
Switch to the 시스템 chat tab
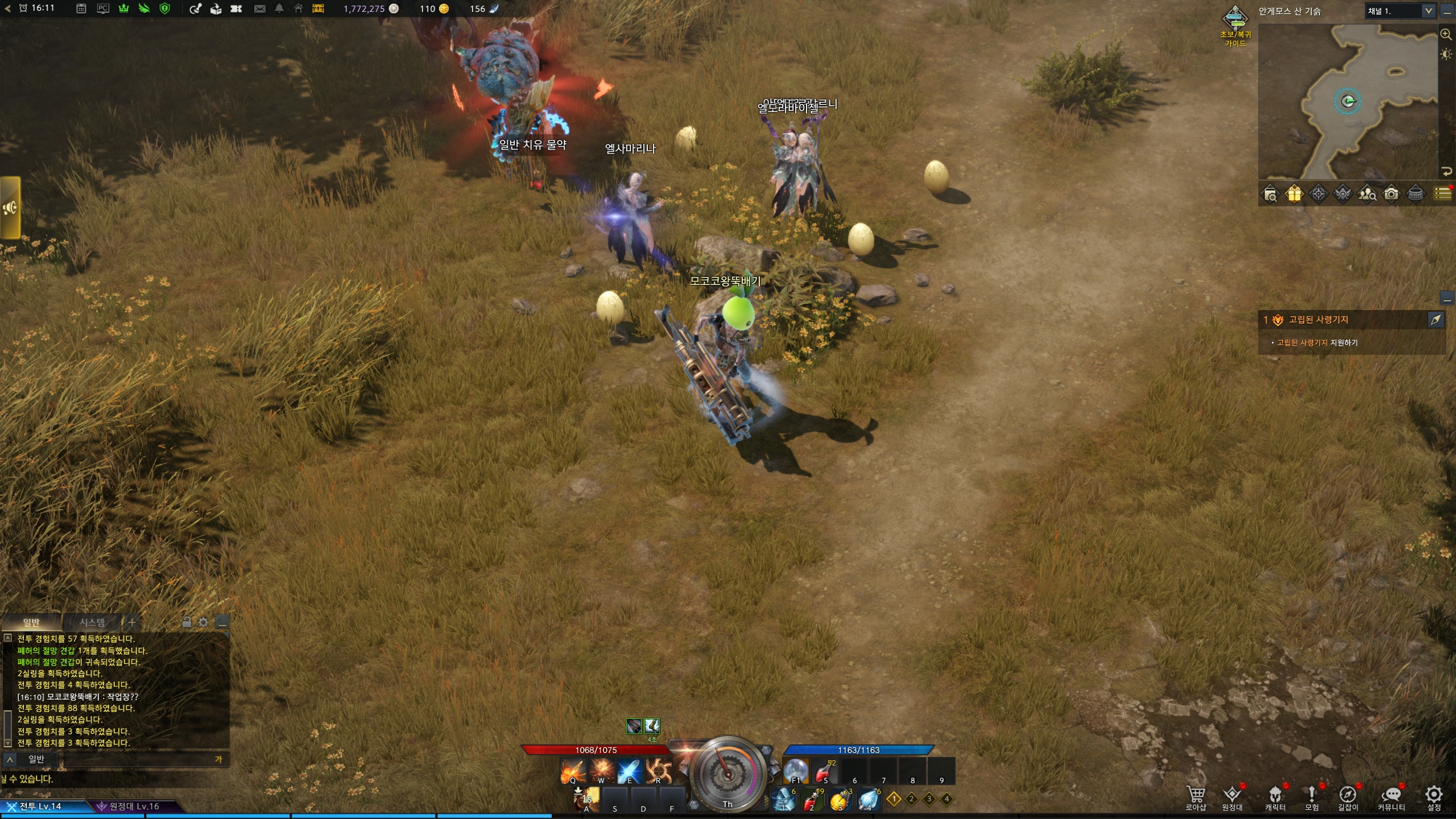(92, 622)
